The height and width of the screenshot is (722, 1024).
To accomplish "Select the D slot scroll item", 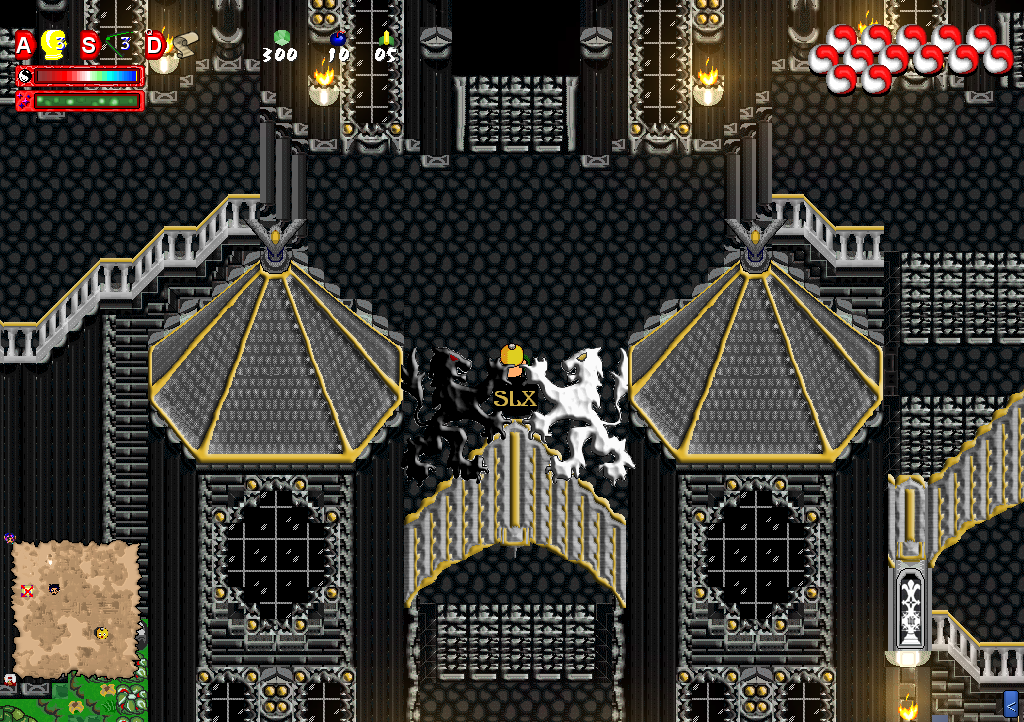I will (x=185, y=43).
